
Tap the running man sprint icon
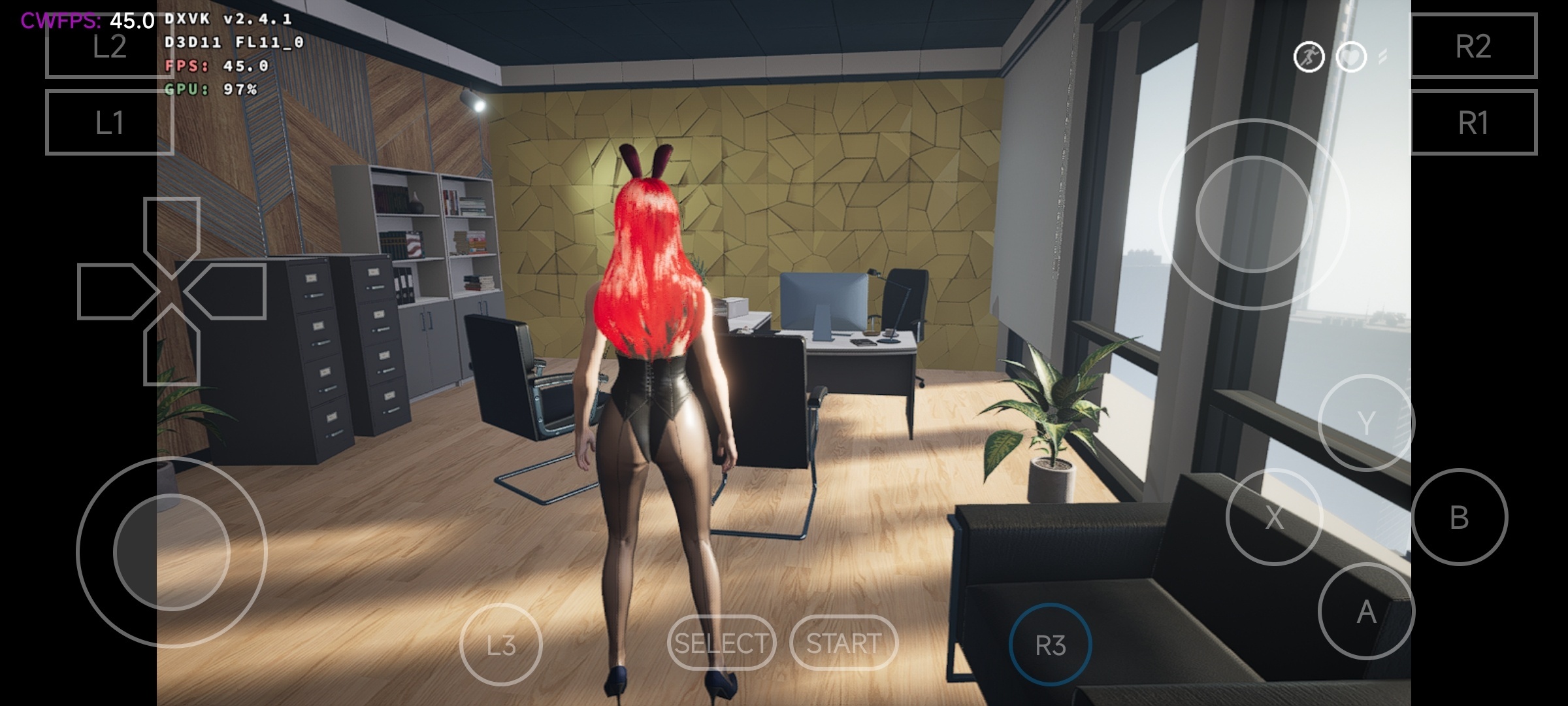click(1309, 58)
